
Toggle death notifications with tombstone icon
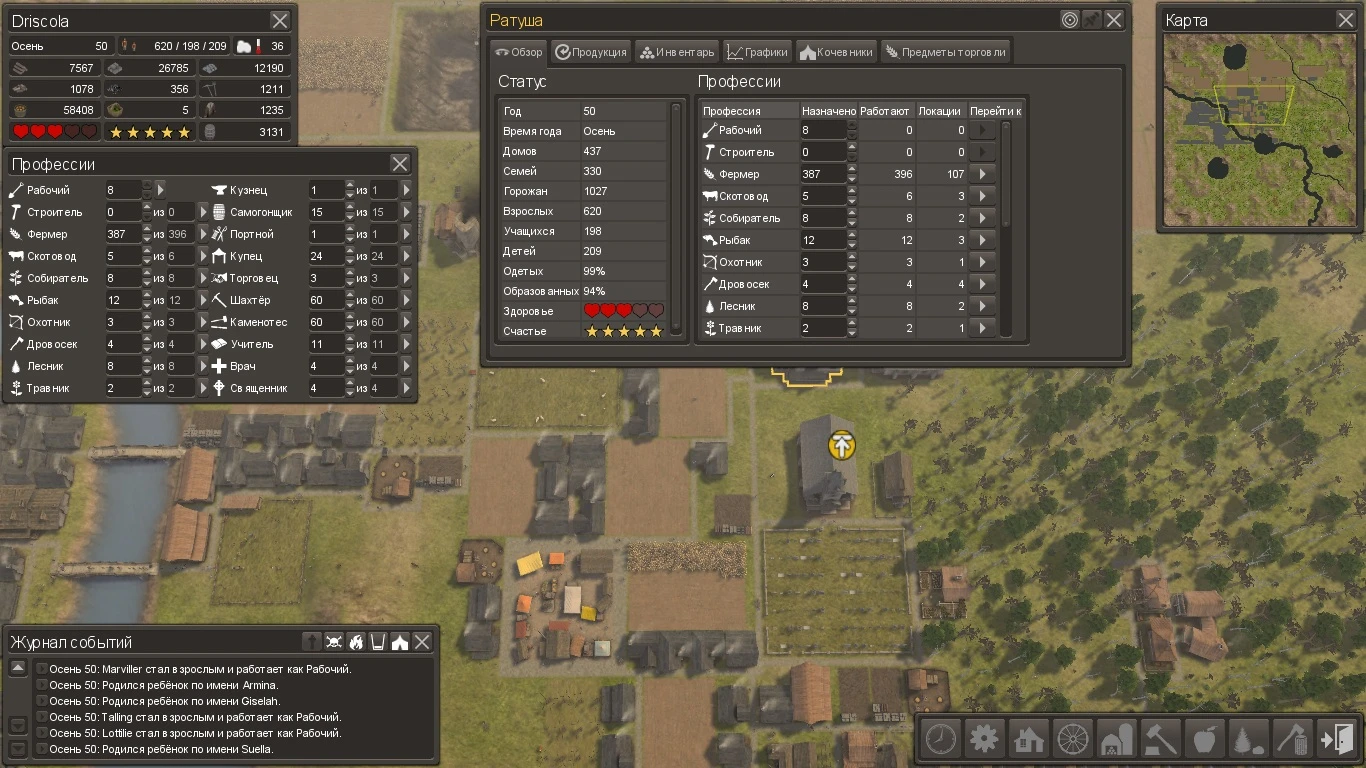coord(311,641)
